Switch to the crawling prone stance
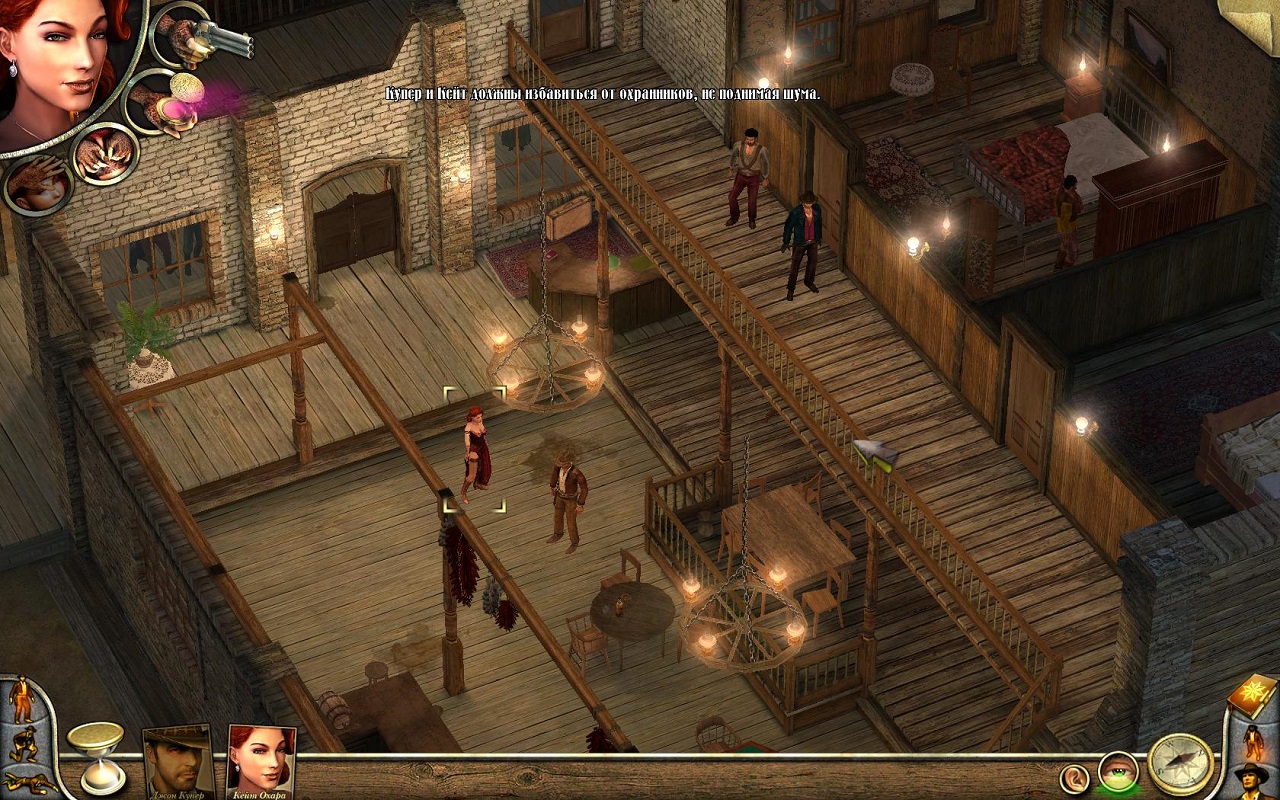 click(29, 780)
